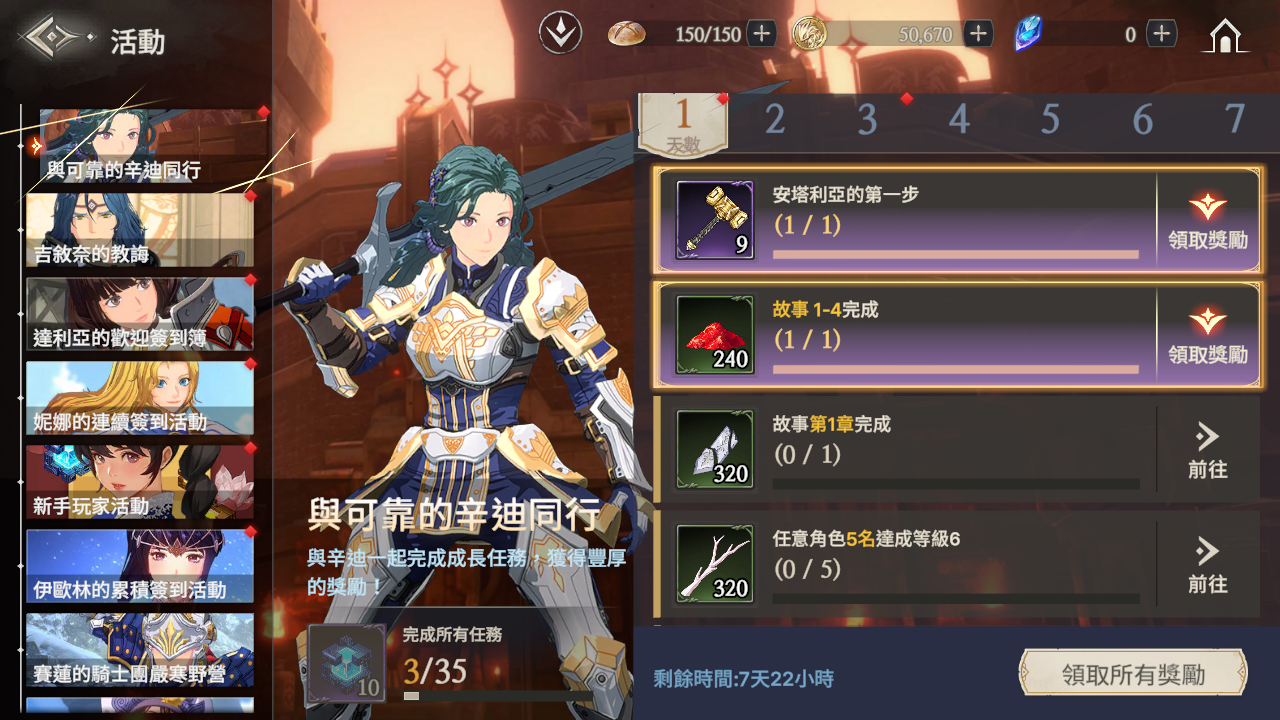Viewport: 1280px width, 720px height.
Task: Go to the 任意角色5名達成等級6 mission
Action: pyautogui.click(x=1207, y=566)
